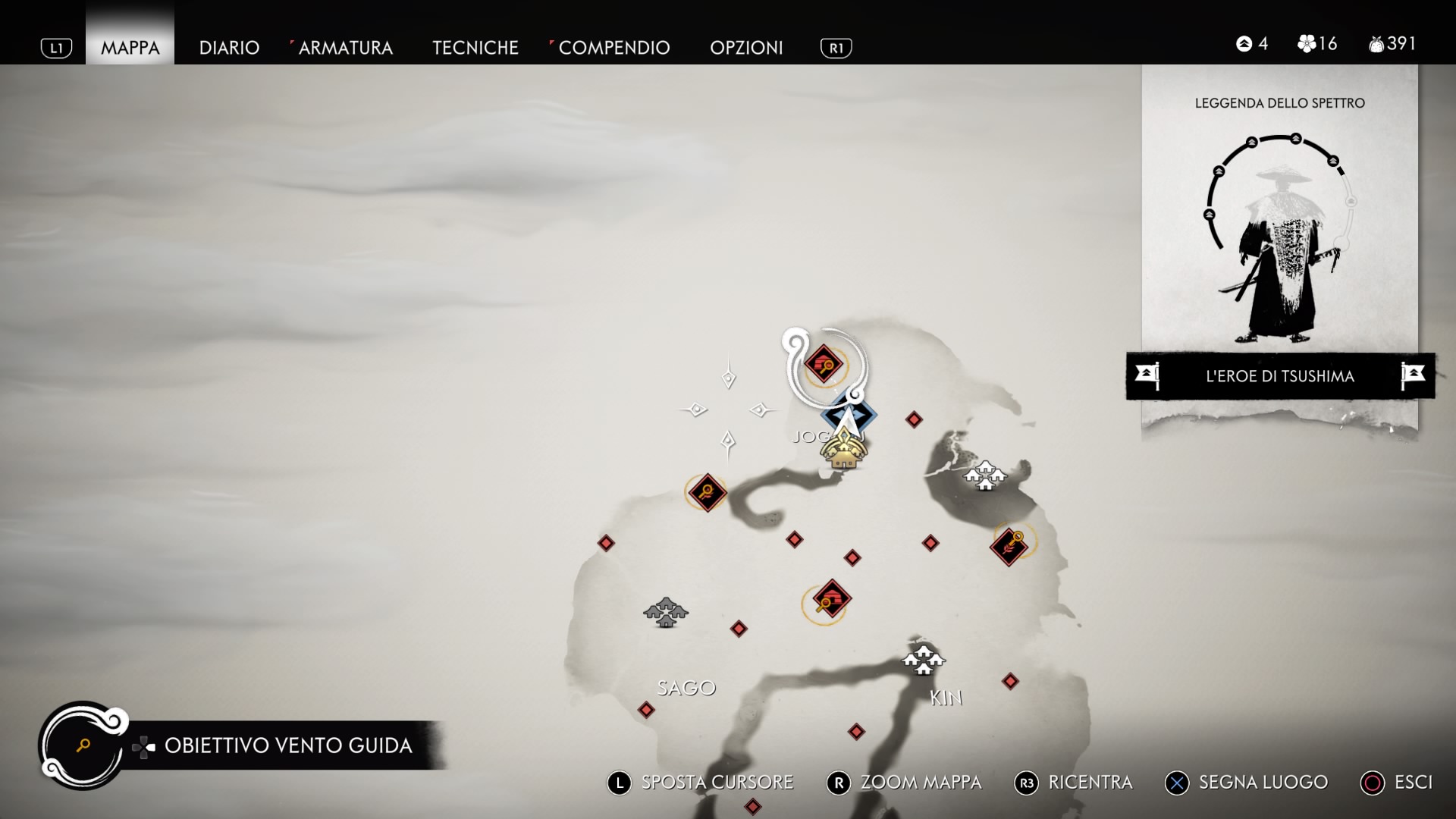Click the active Mappa tab
The width and height of the screenshot is (1456, 819).
[130, 48]
